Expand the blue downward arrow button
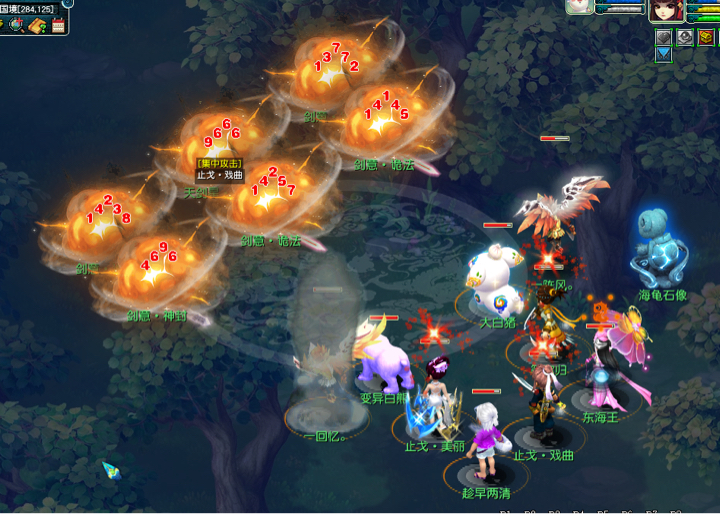720x514 pixels. [x=663, y=54]
